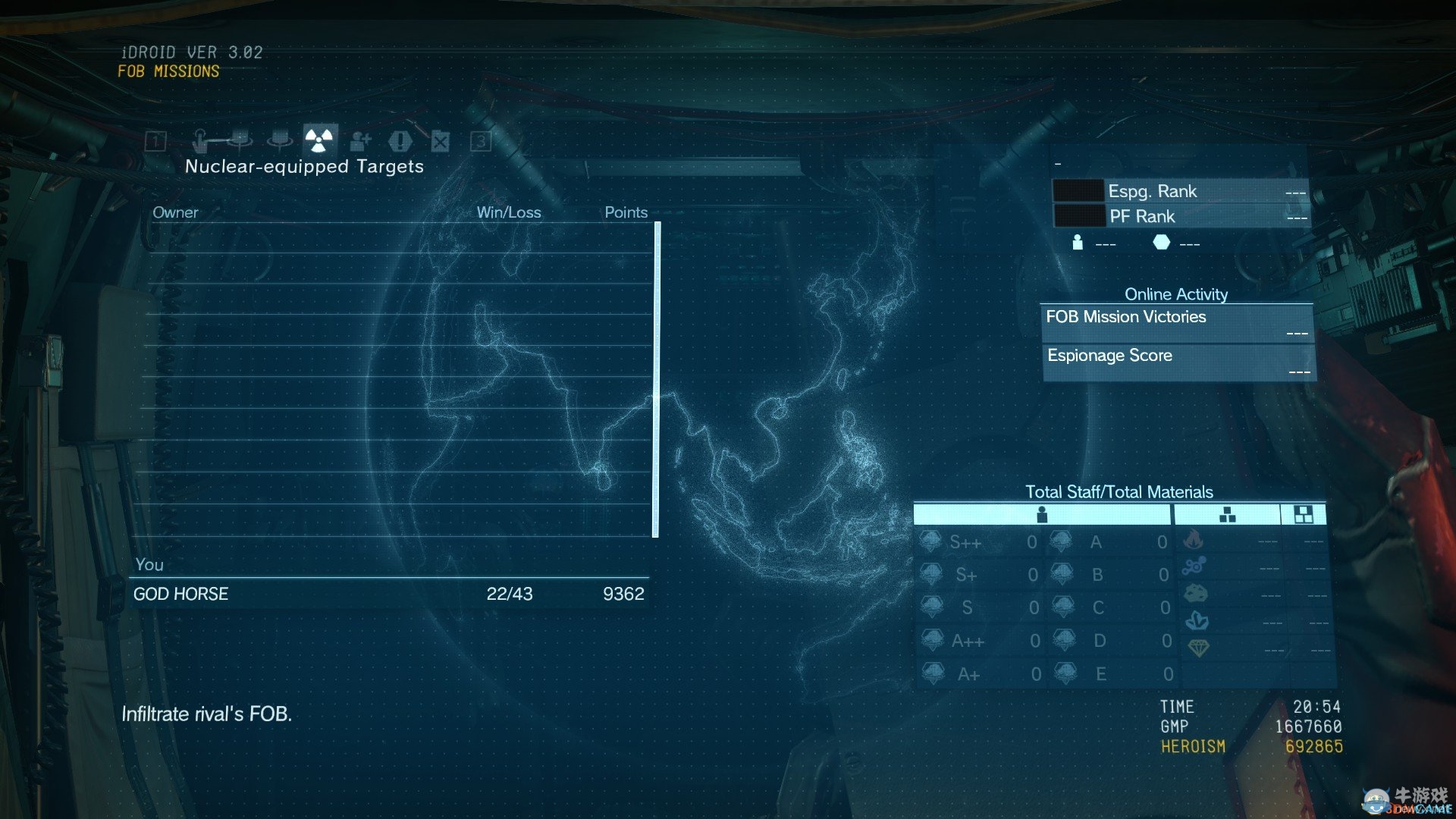Screen dimensions: 1456x819
Task: Select the GOD HORSE player row
Action: tap(389, 594)
